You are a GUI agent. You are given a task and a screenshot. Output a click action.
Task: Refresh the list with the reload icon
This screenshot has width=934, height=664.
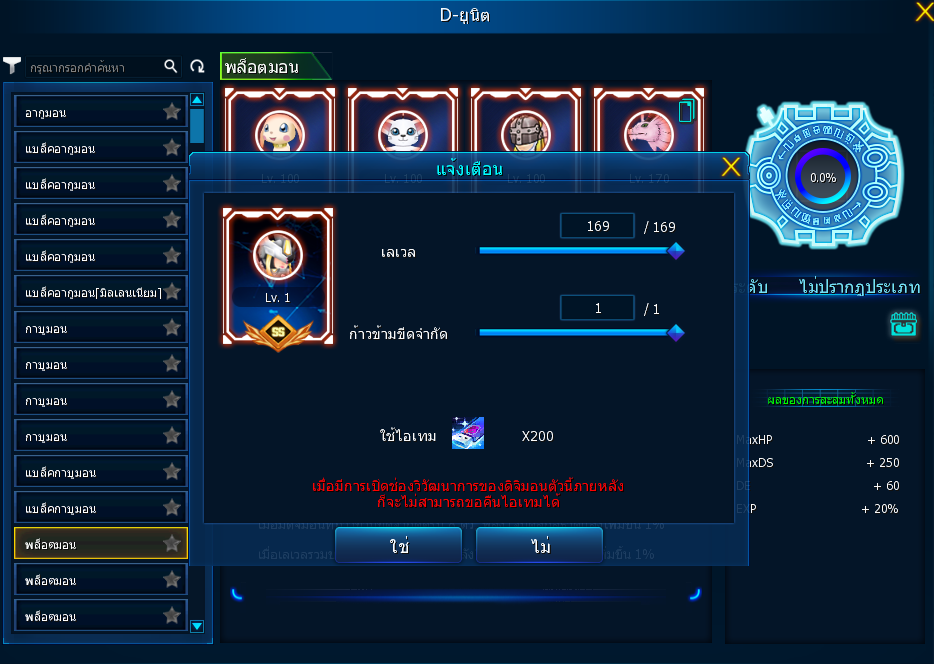(197, 66)
